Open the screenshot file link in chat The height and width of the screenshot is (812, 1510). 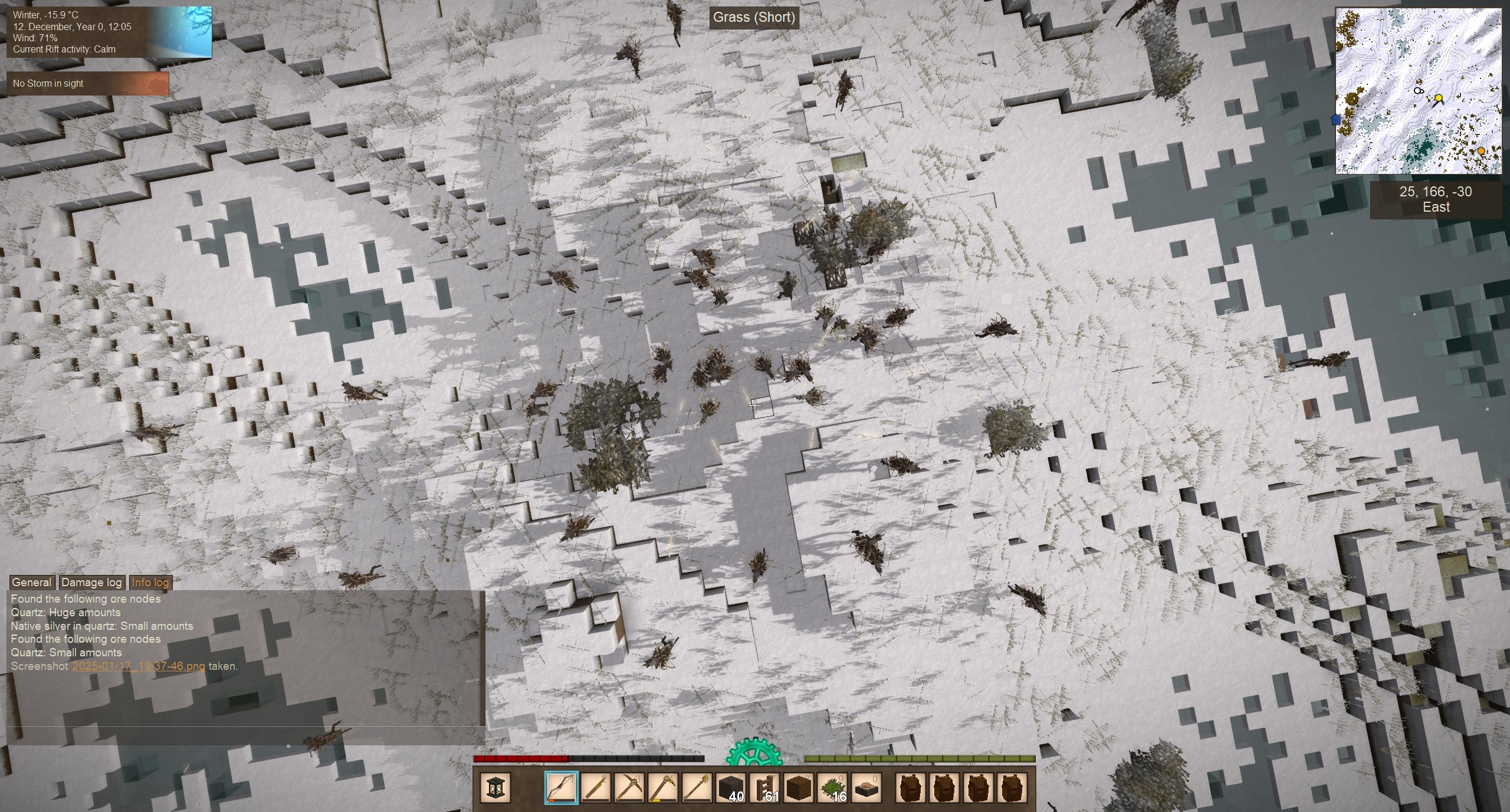[x=139, y=666]
